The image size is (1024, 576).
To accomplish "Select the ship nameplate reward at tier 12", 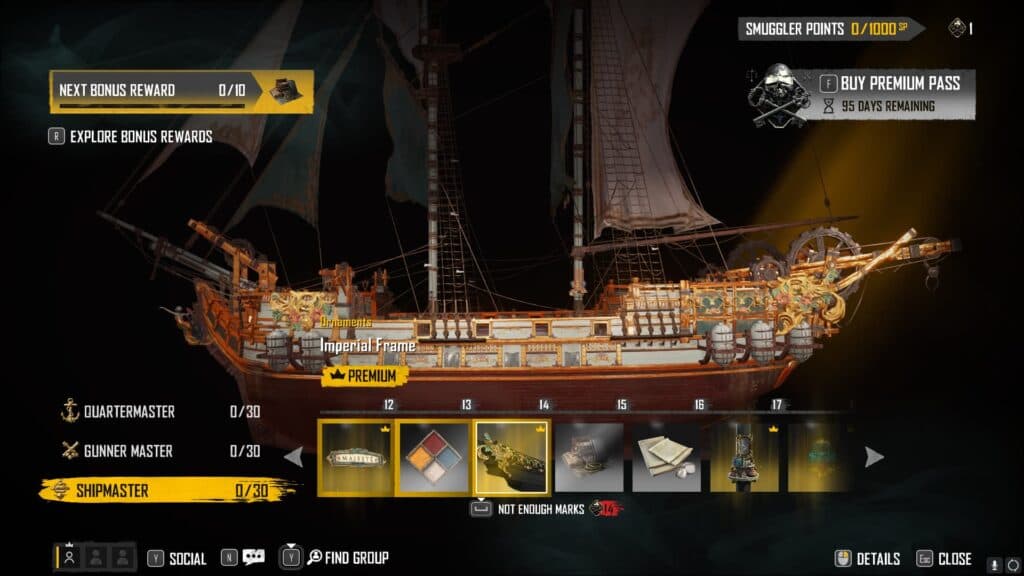I will click(355, 457).
